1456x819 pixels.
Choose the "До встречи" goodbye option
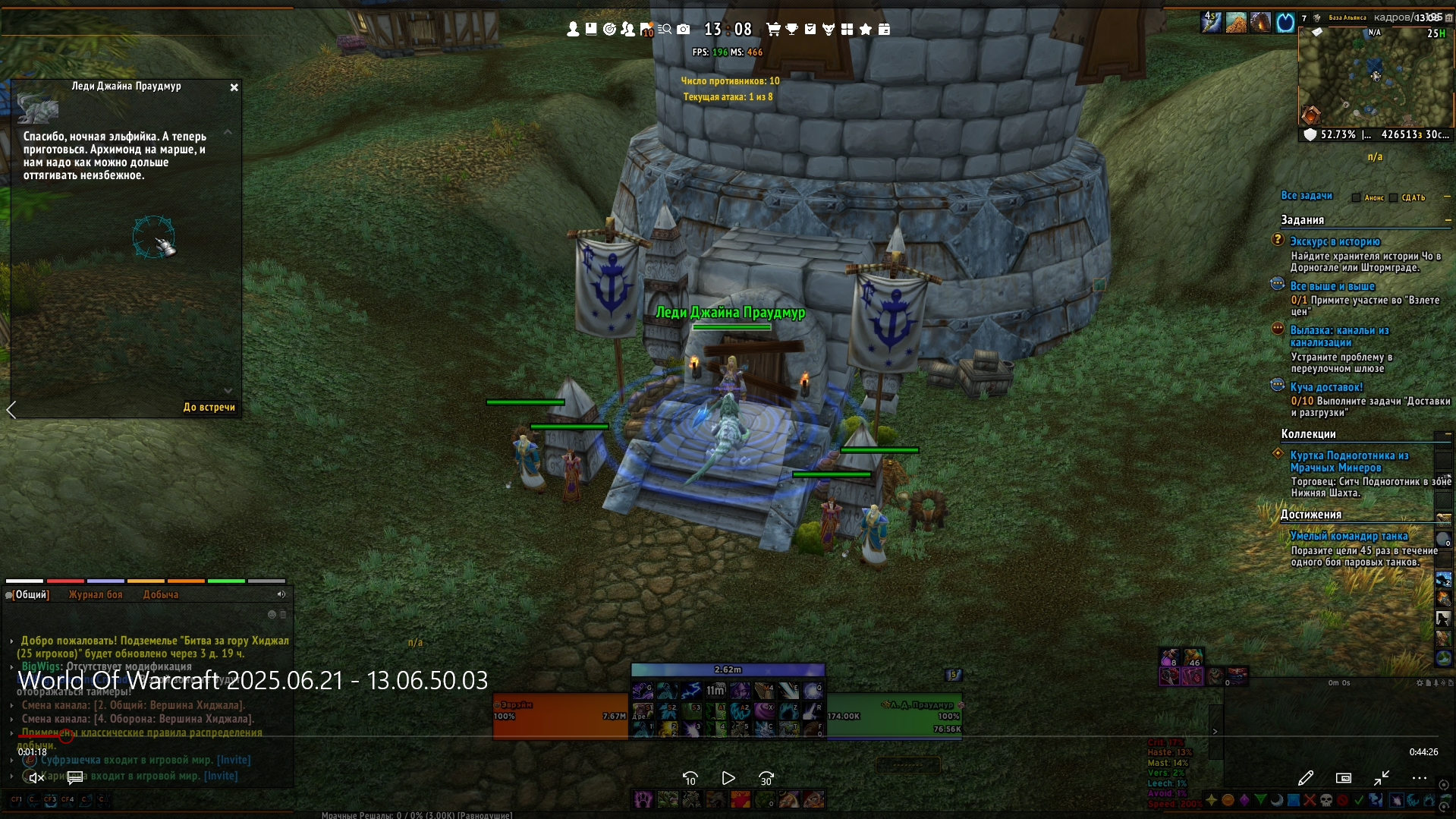click(x=209, y=408)
